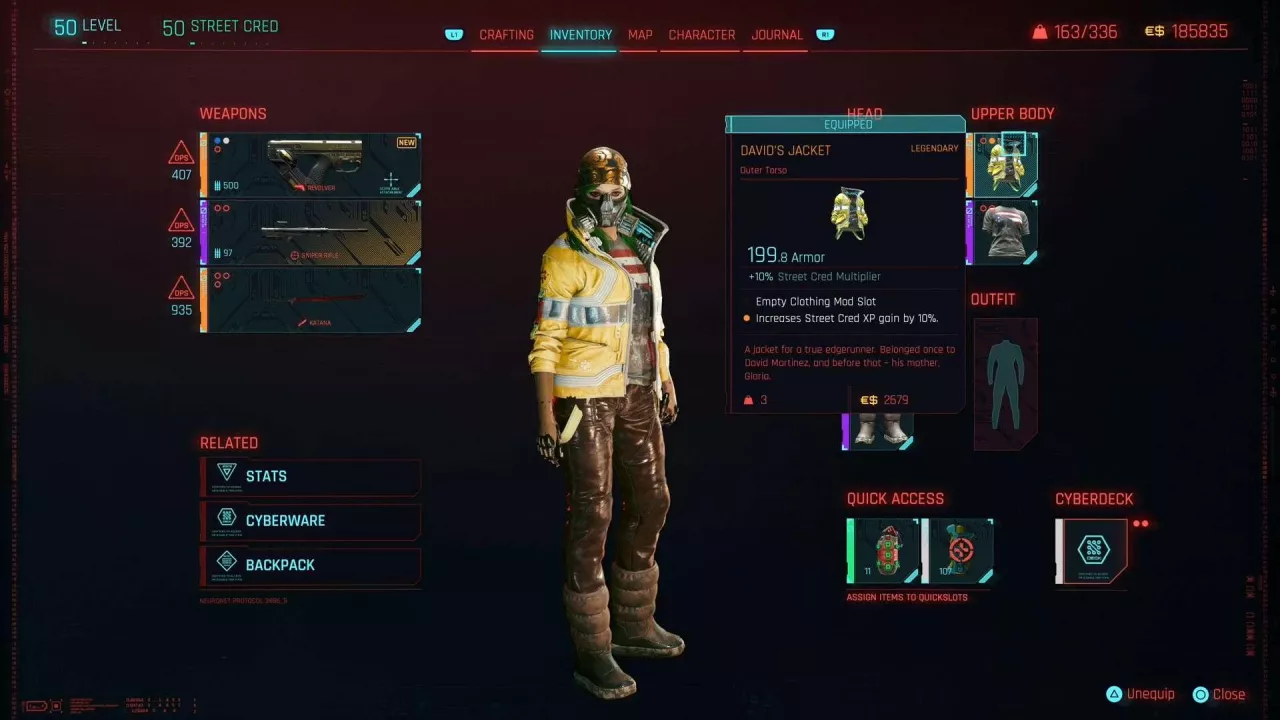Viewport: 1280px width, 720px height.
Task: Open the JOURNAL tab
Action: [775, 34]
